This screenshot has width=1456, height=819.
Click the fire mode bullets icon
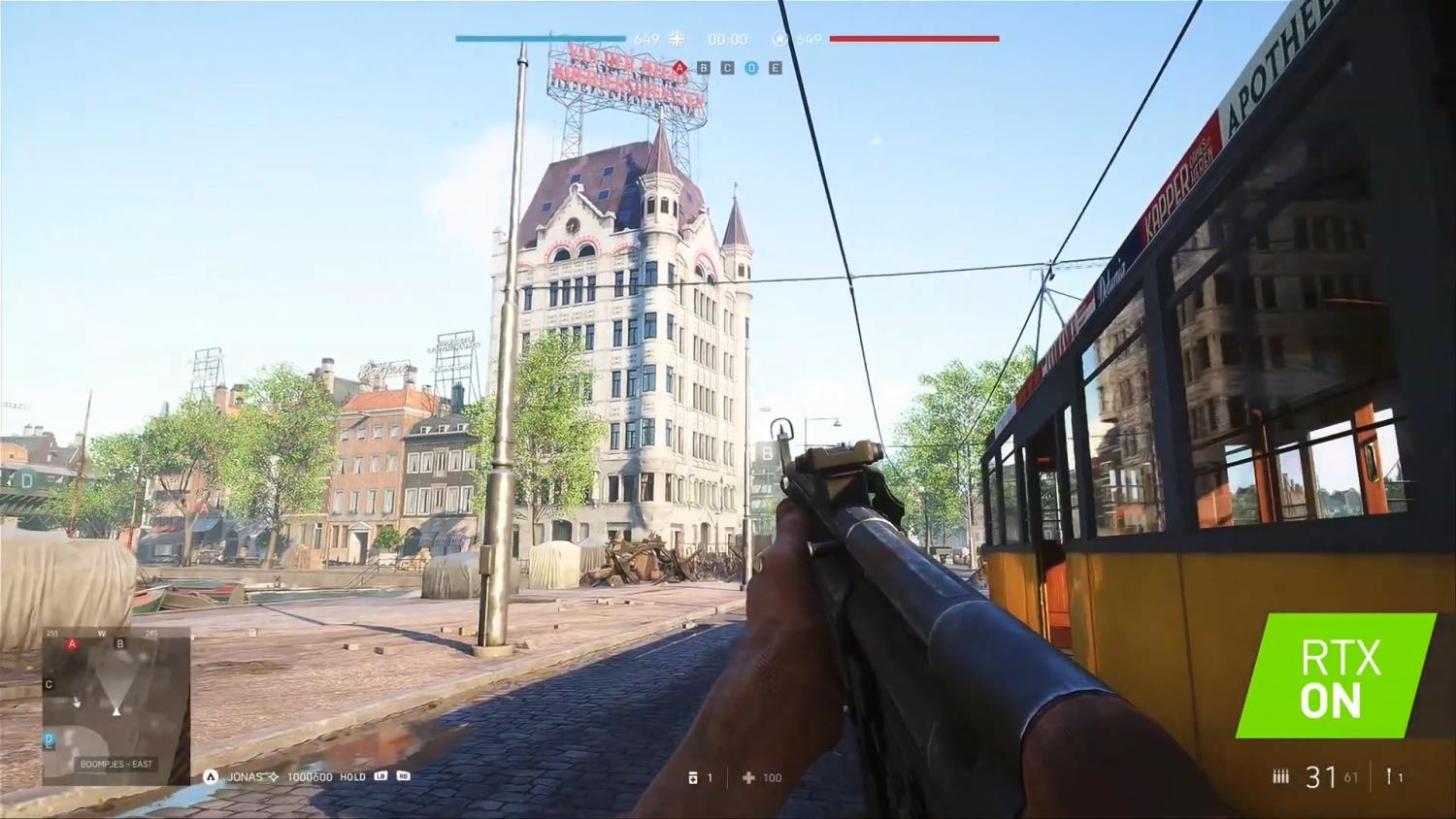coord(1280,776)
